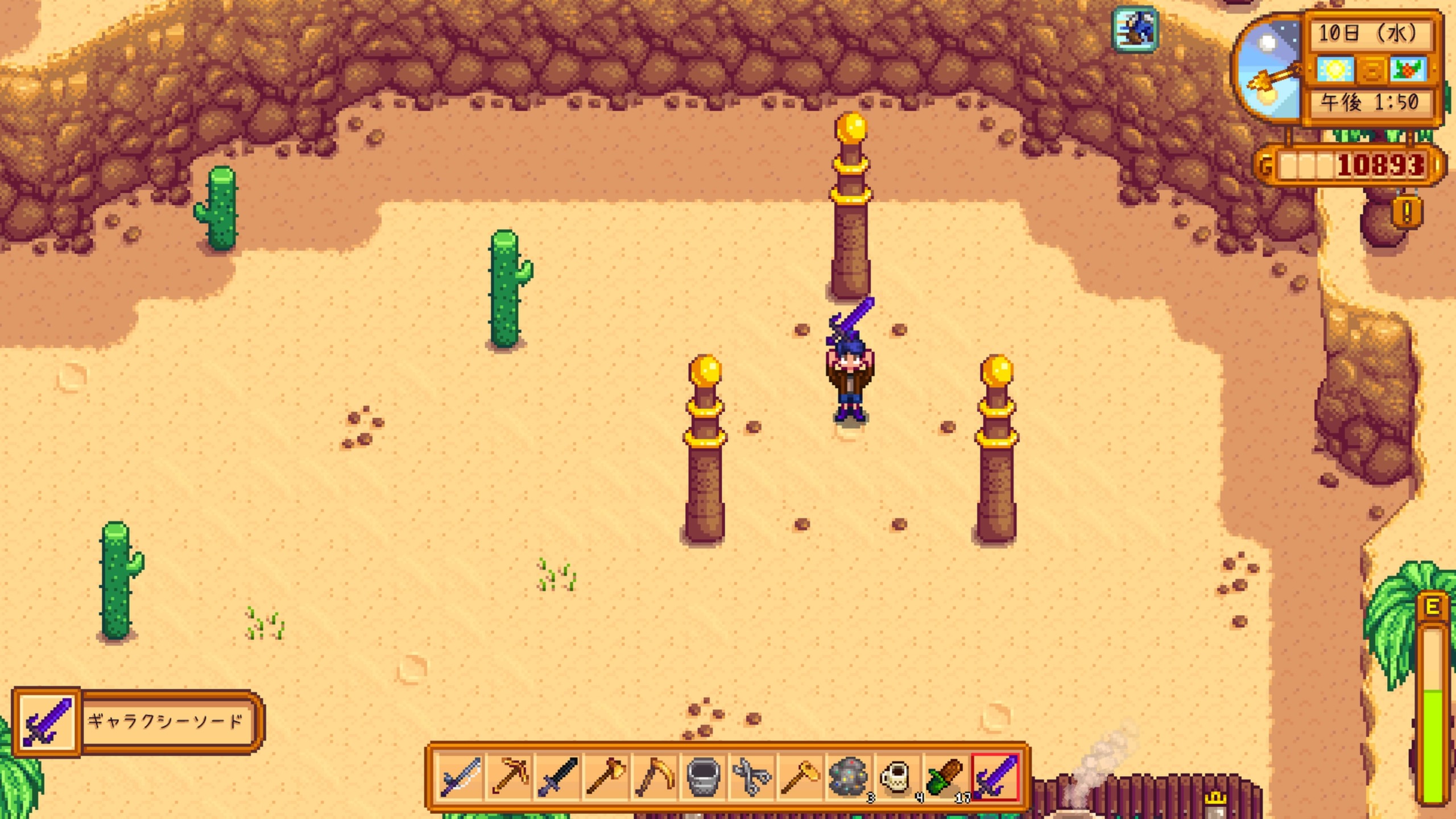1456x819 pixels.
Task: Click the sunny weather icon
Action: (1335, 69)
